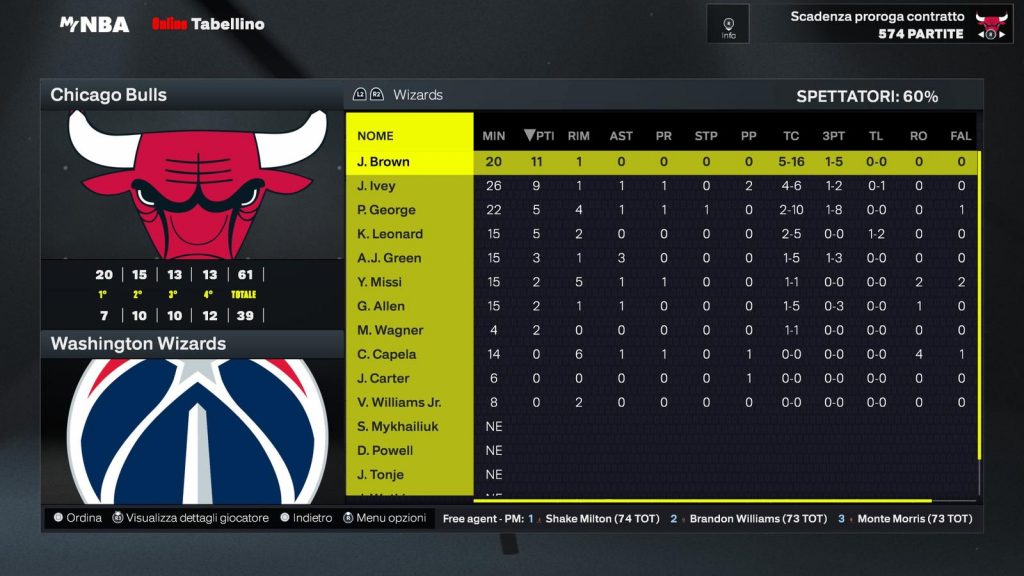The image size is (1024, 576).
Task: Select J. Brown's row in the box score
Action: [x=383, y=162]
